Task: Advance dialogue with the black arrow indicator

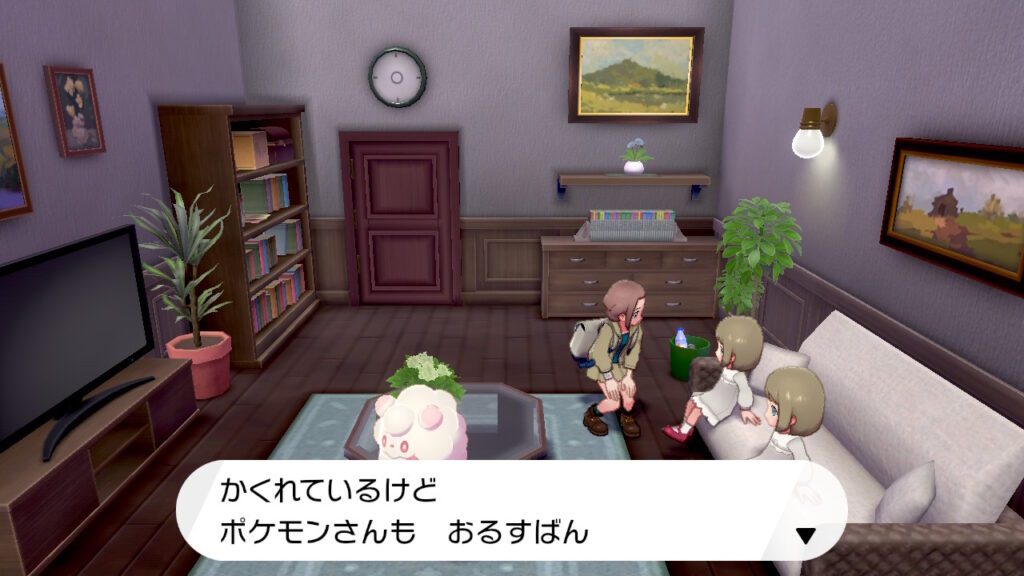Action: pos(805,536)
